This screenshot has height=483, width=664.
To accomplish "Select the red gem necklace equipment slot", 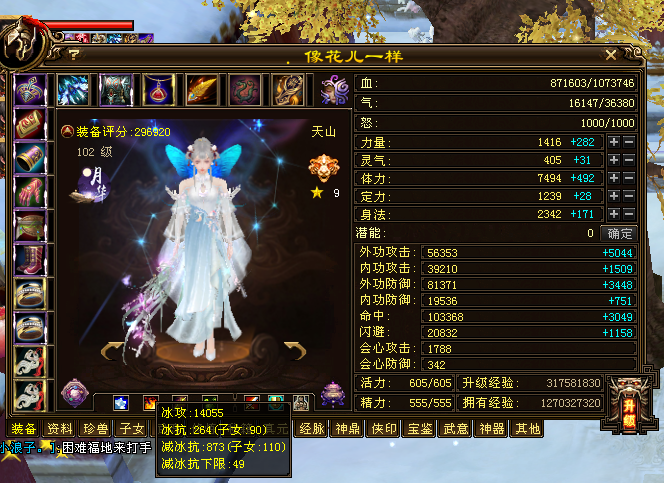I will pyautogui.click(x=159, y=90).
